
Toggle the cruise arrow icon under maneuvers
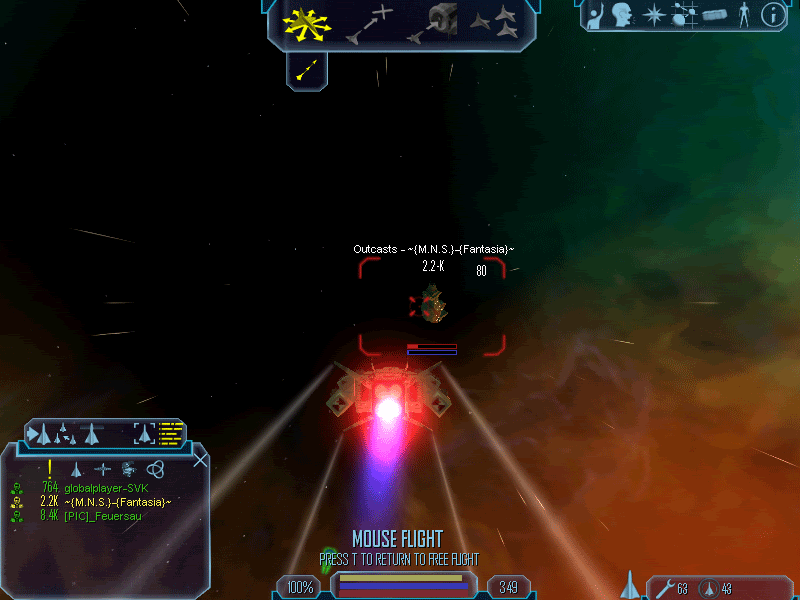[x=307, y=68]
